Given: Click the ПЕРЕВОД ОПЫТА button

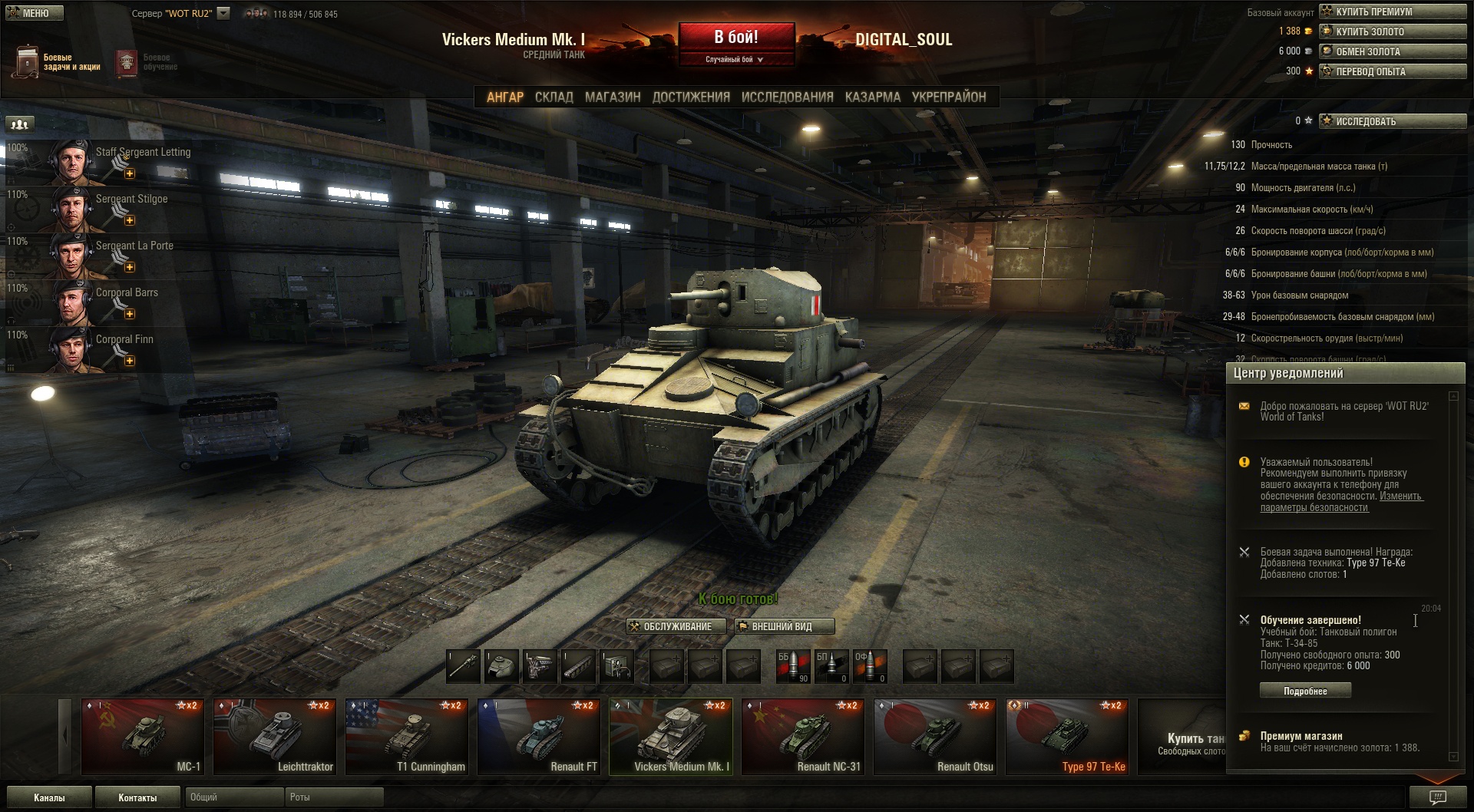Looking at the screenshot, I should (x=1392, y=71).
